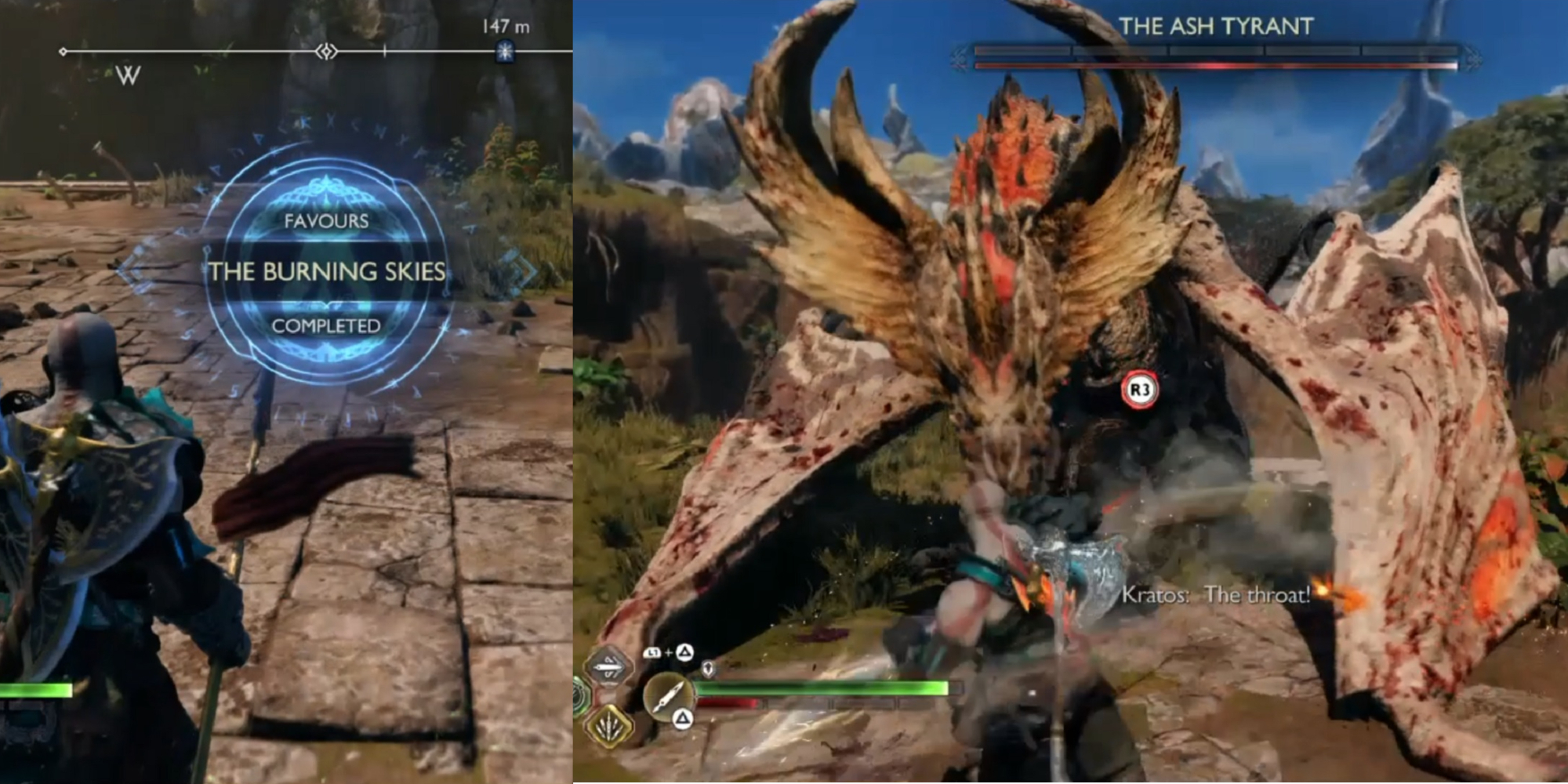Click the diamond waypoint marker on compass
Image resolution: width=1568 pixels, height=784 pixels.
tap(326, 52)
